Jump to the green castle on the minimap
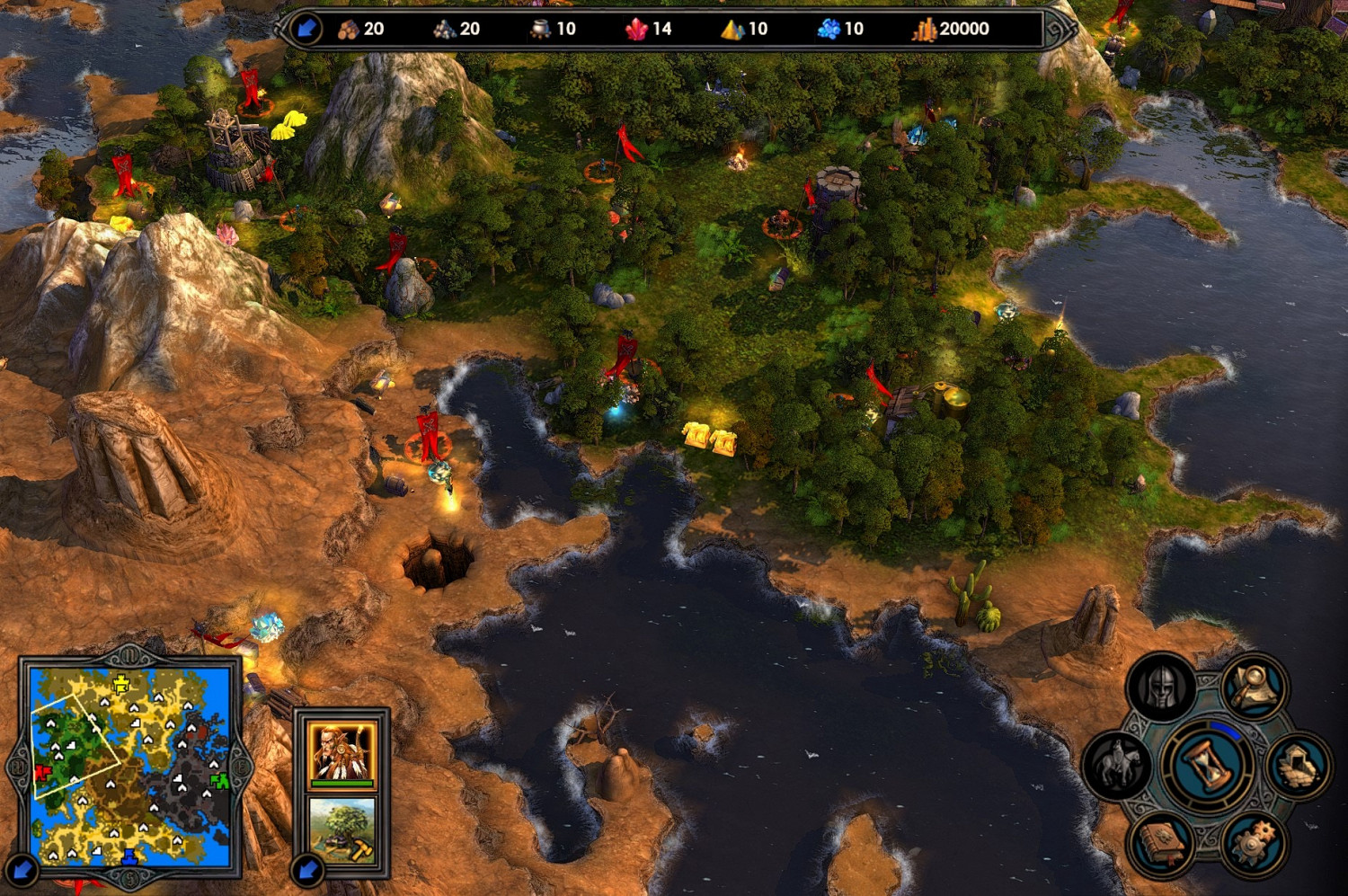1348x896 pixels. point(218,780)
